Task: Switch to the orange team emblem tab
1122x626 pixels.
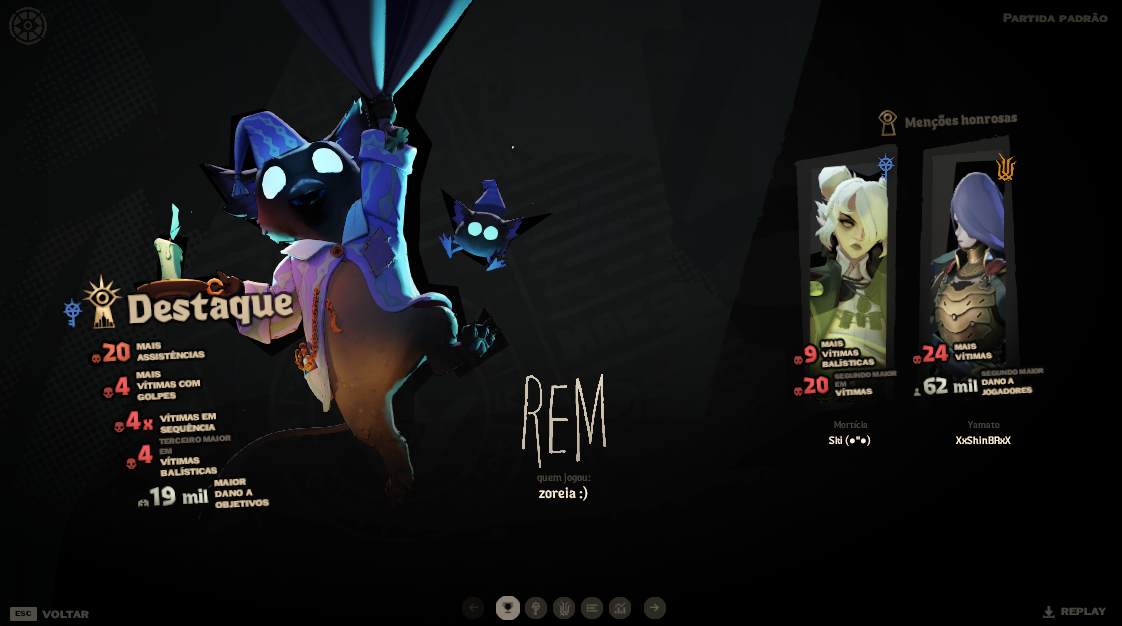Action: [564, 608]
